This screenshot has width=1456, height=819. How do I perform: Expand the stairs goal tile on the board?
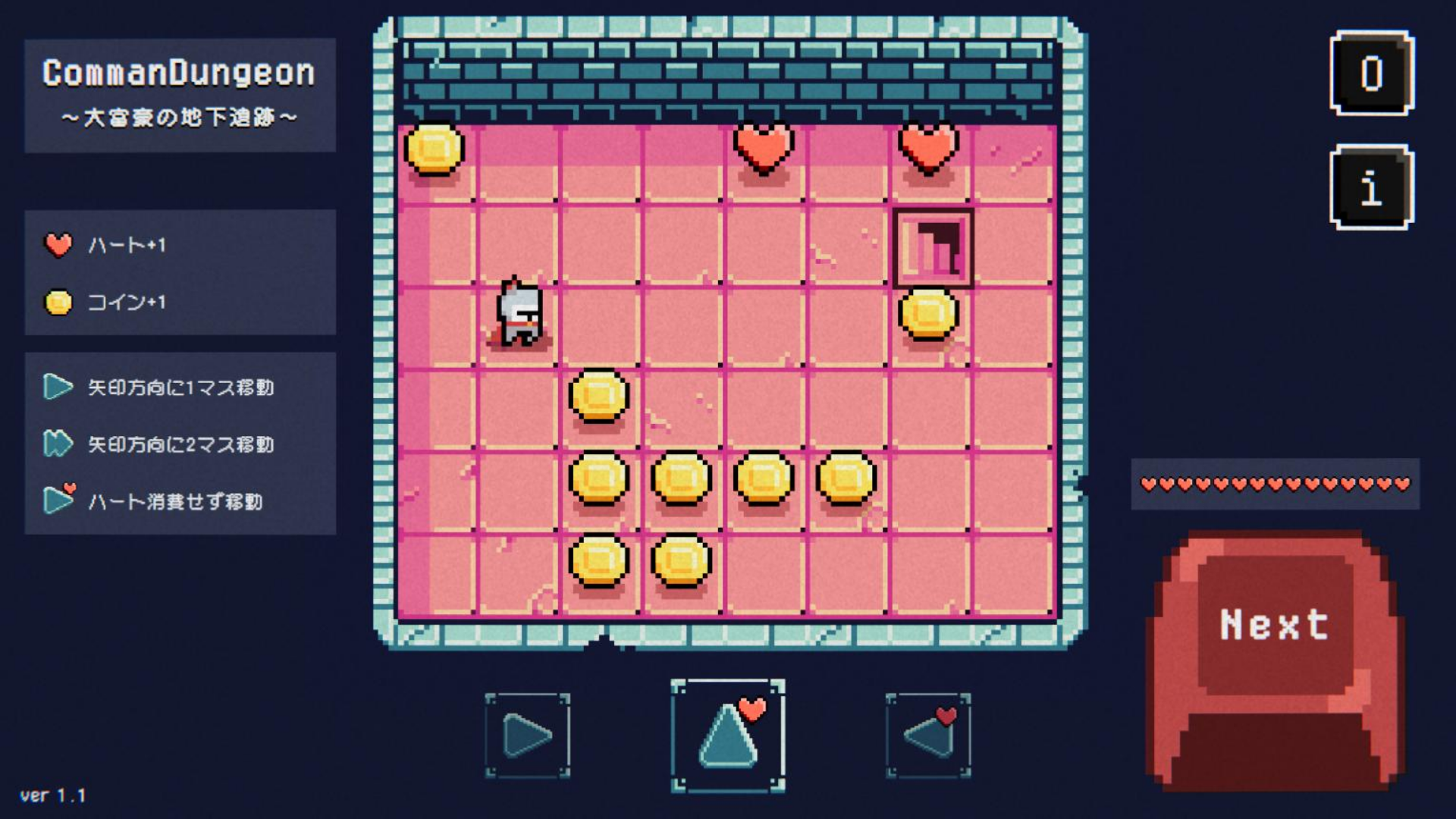tap(934, 246)
